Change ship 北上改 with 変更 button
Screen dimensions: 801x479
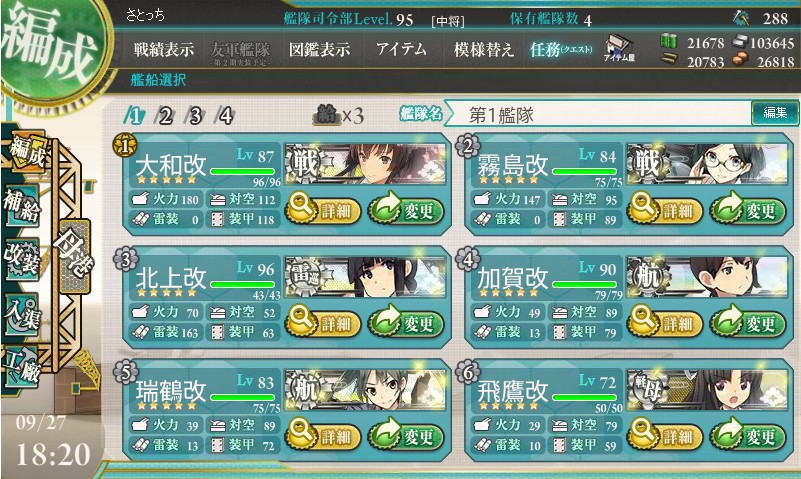click(x=405, y=323)
